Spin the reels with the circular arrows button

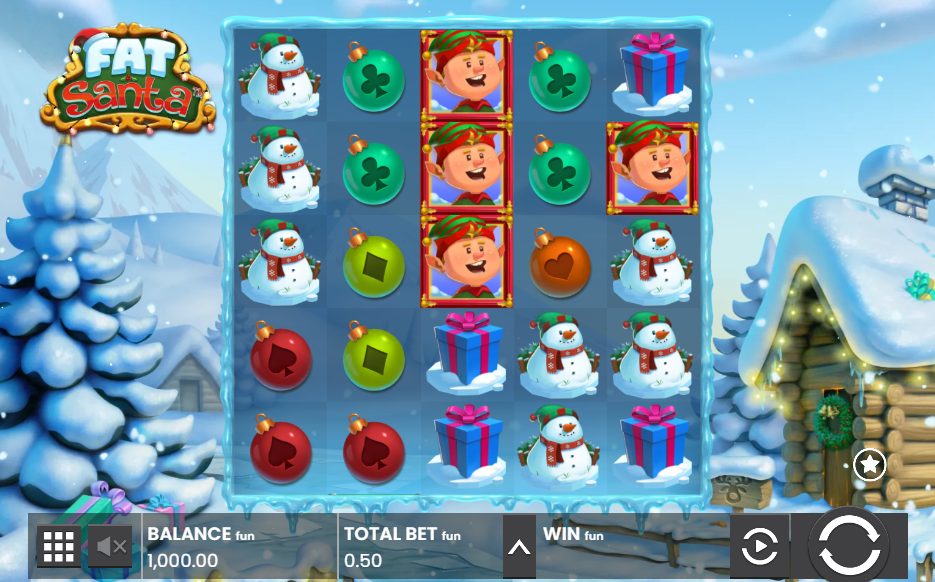(849, 546)
